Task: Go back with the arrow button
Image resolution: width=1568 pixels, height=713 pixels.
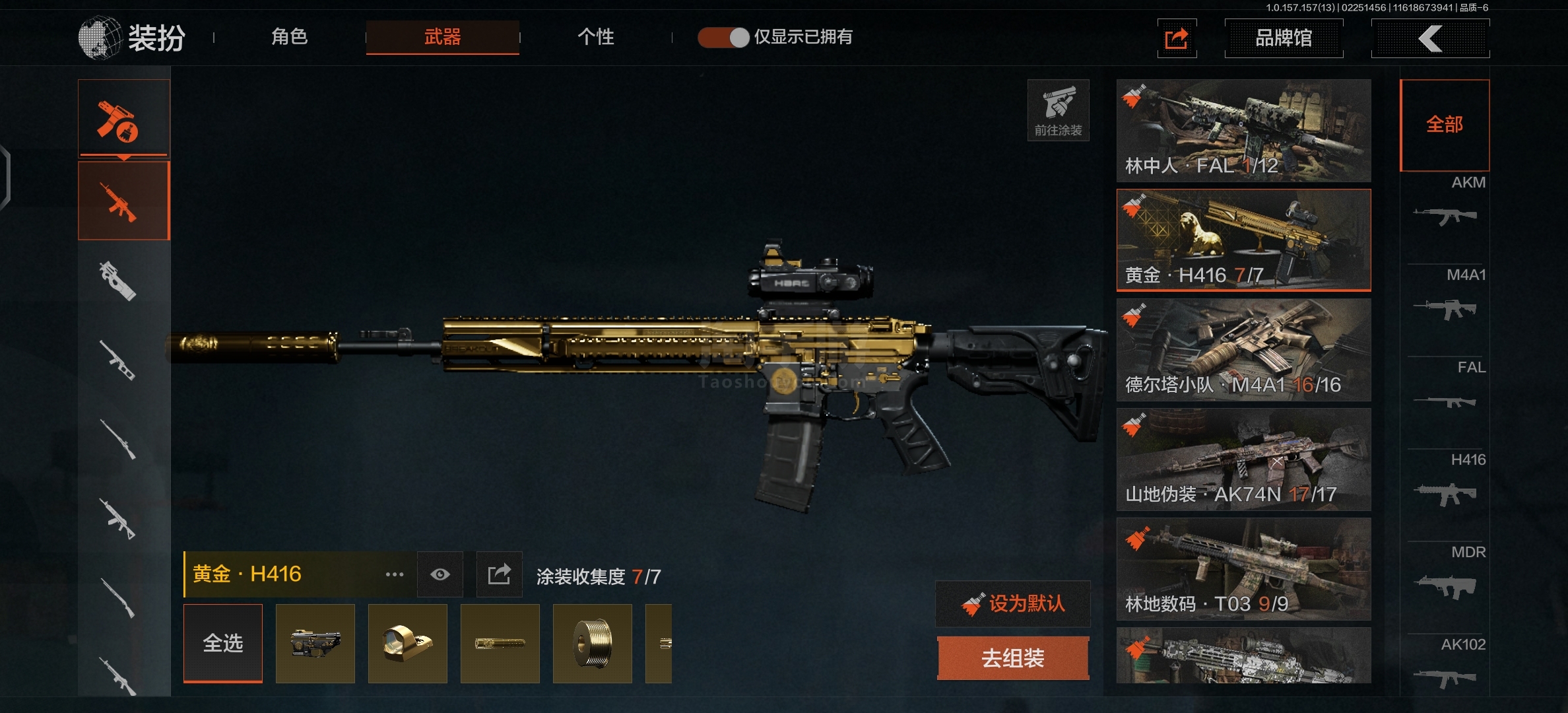Action: tap(1429, 38)
